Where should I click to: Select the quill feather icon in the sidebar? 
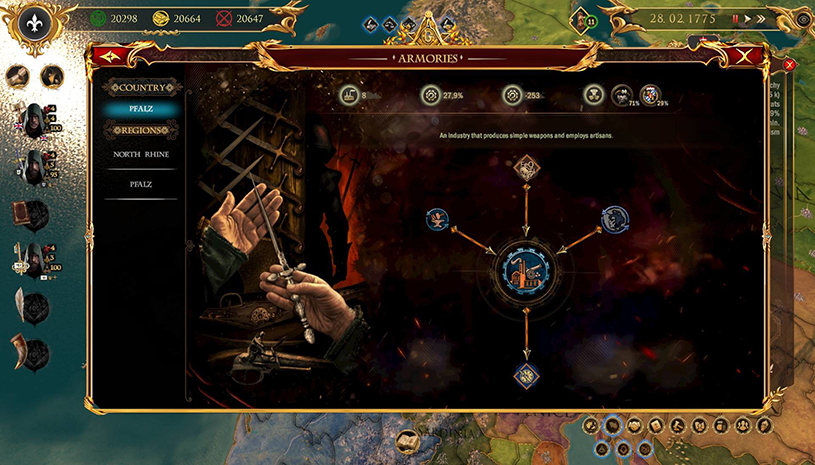click(25, 303)
